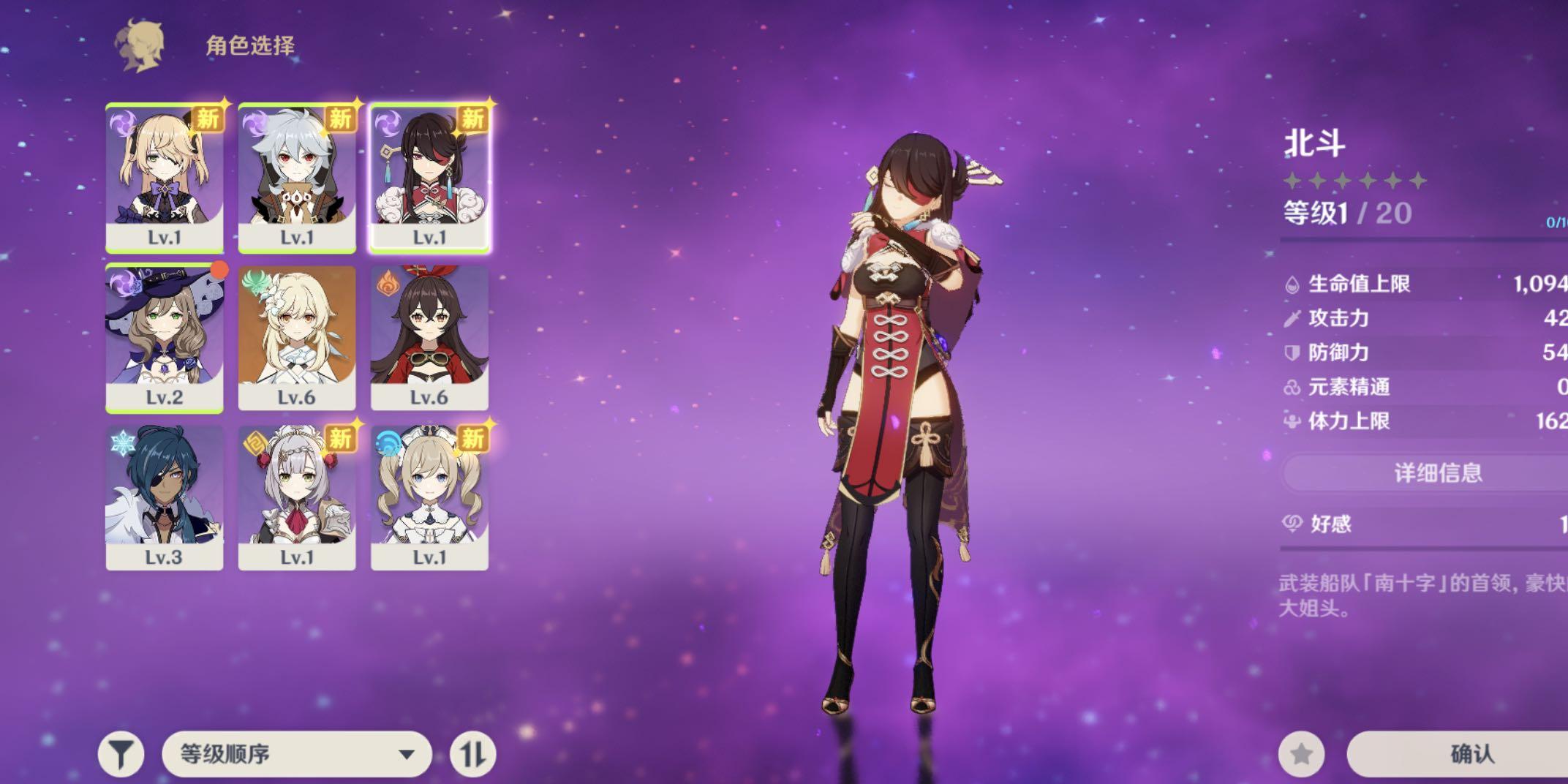Viewport: 1568px width, 784px height.
Task: Select Fischl's character card
Action: [x=165, y=178]
